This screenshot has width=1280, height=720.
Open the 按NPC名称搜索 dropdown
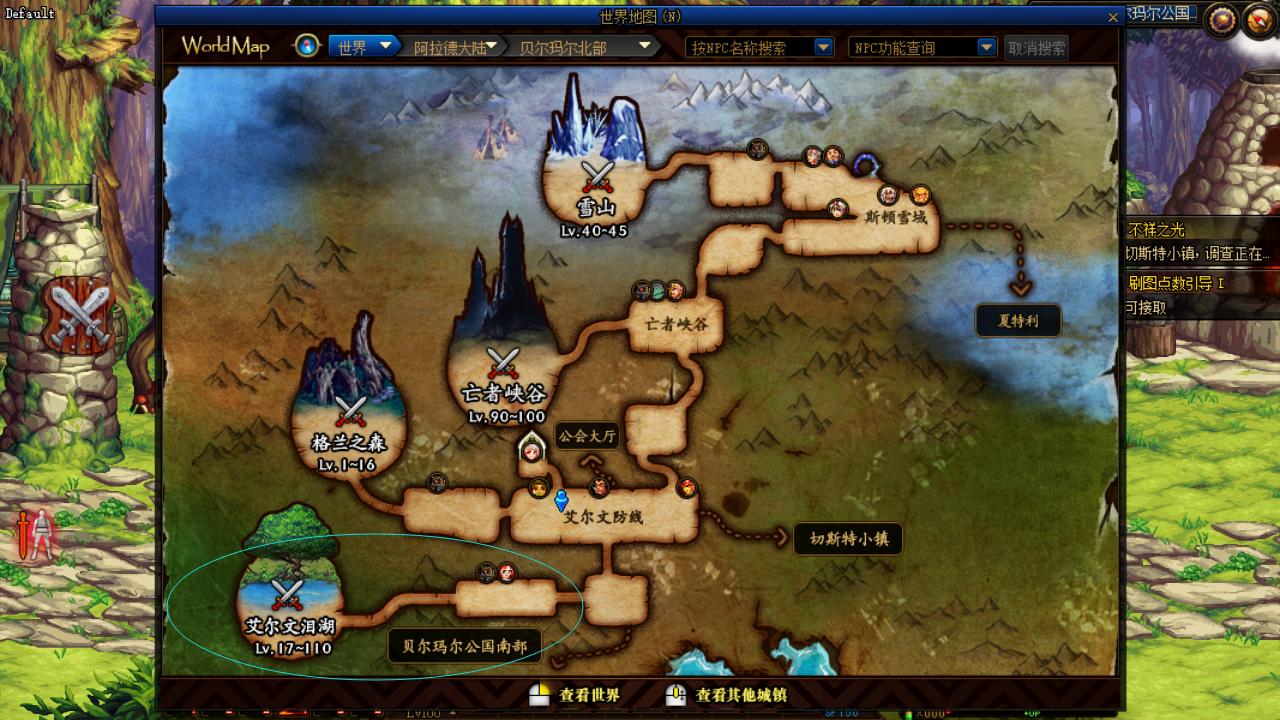click(x=823, y=47)
